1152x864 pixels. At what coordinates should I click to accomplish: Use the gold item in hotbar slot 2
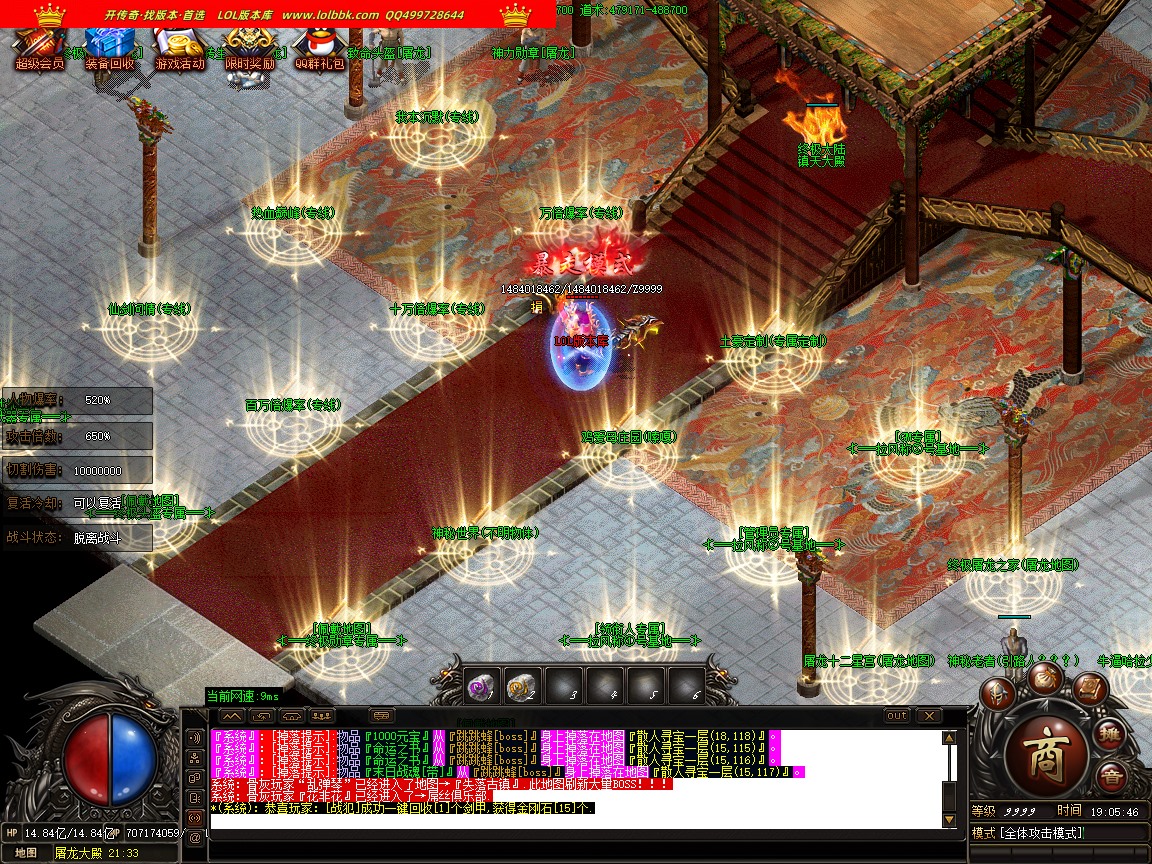pyautogui.click(x=522, y=686)
